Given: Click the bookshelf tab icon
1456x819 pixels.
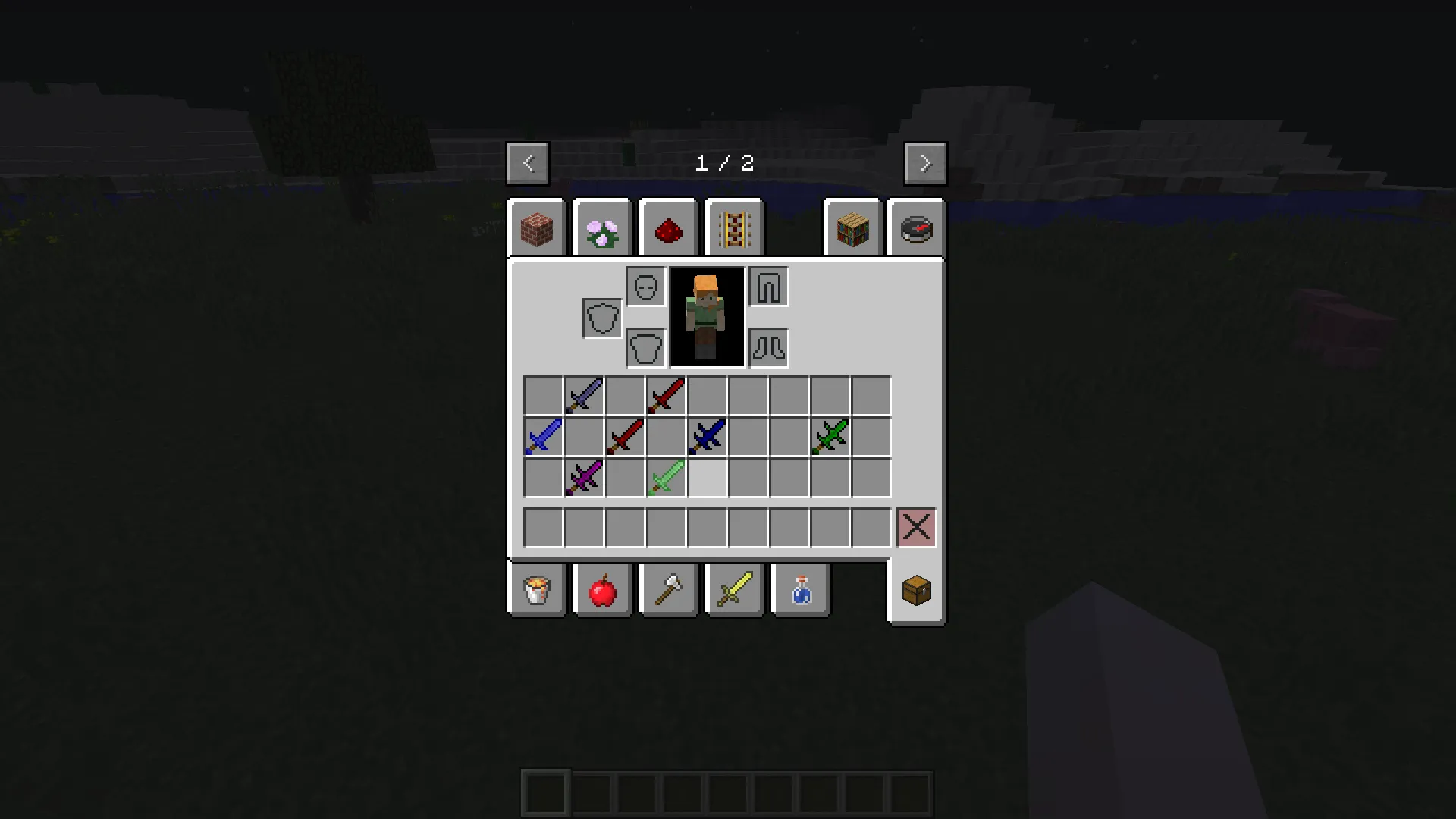Looking at the screenshot, I should 852,228.
